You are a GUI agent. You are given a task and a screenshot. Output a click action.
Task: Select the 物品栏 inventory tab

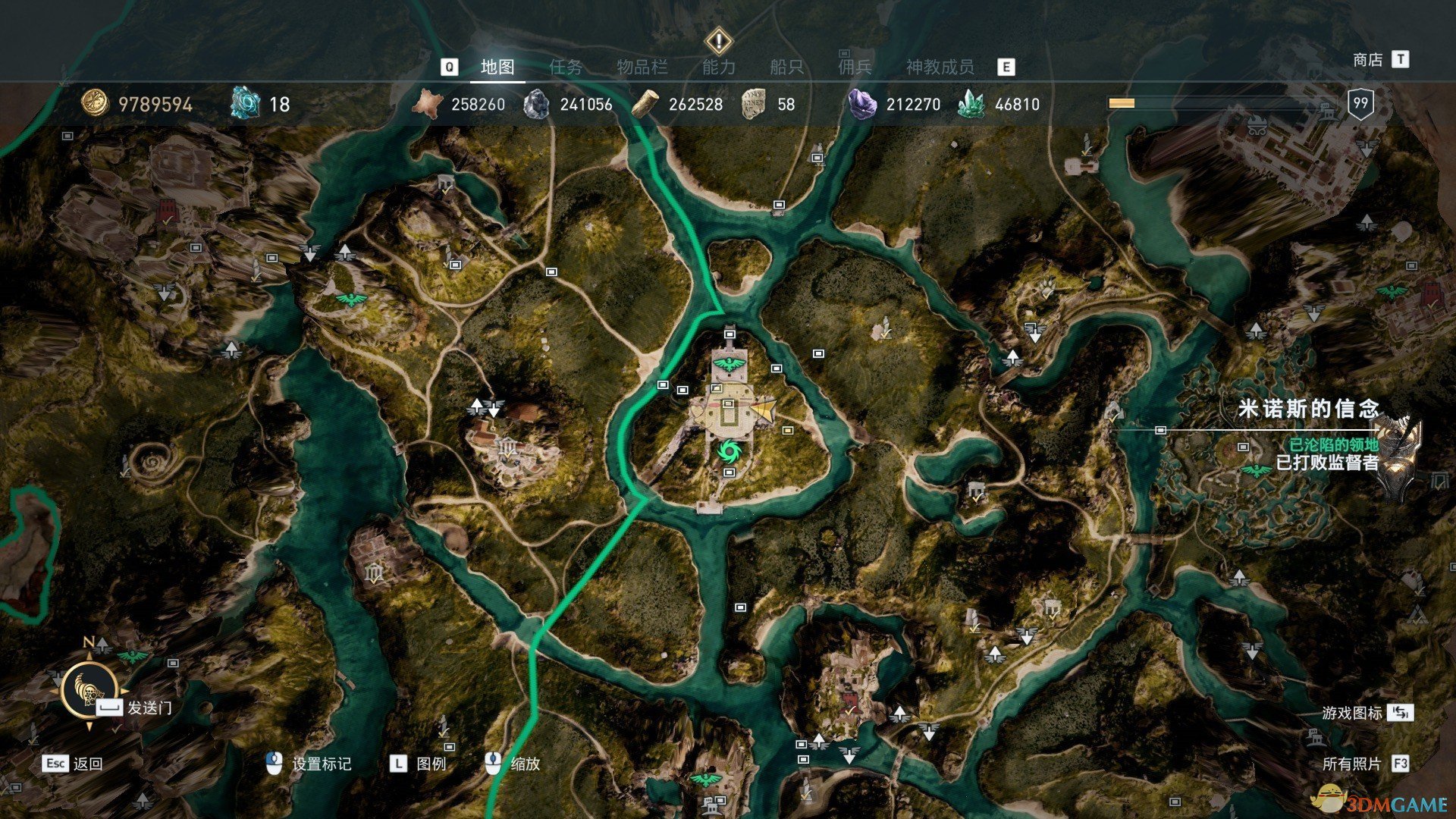coord(642,67)
